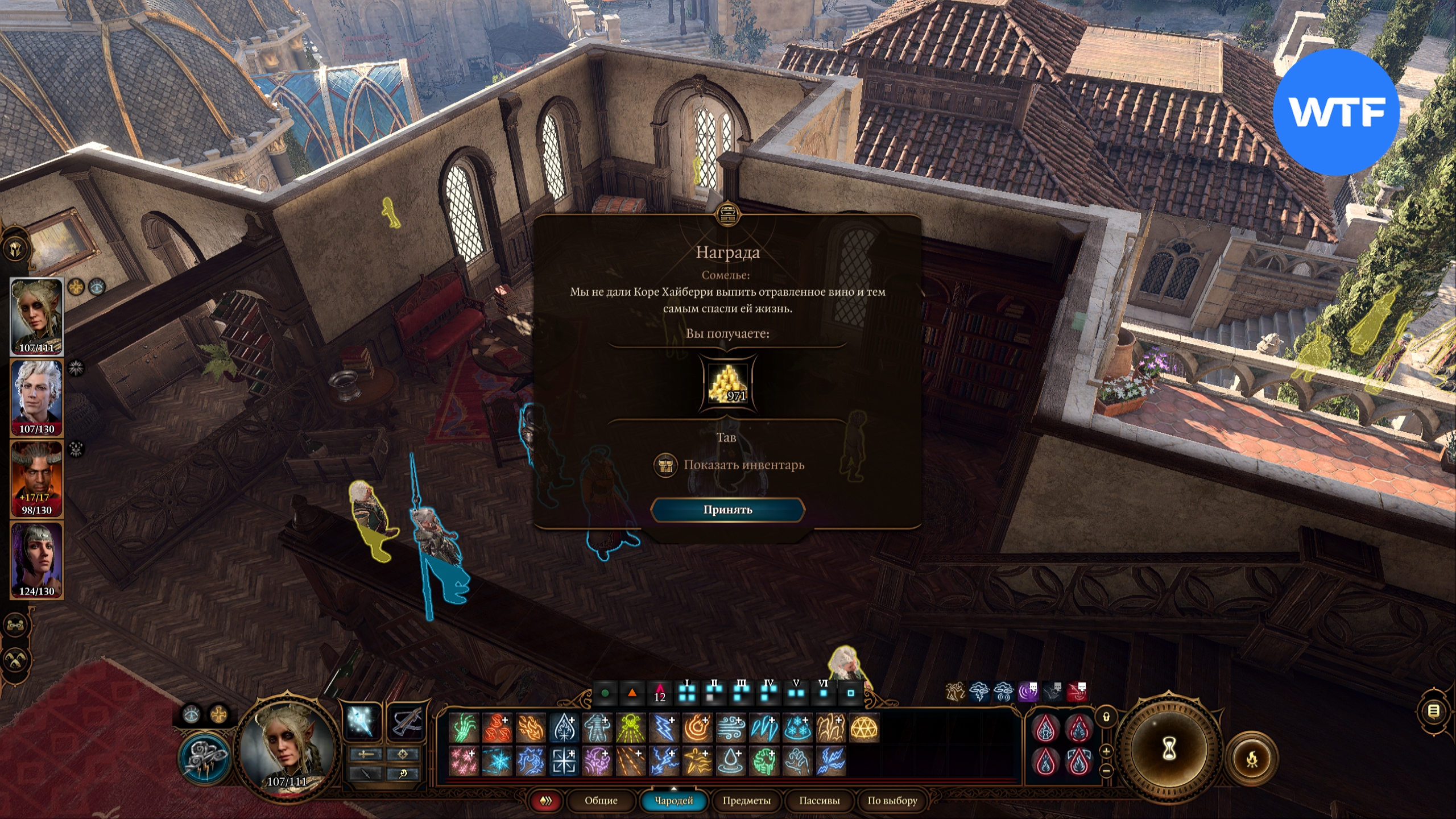The height and width of the screenshot is (819, 1456).
Task: Select the Чародей hotbar tab
Action: [x=673, y=801]
